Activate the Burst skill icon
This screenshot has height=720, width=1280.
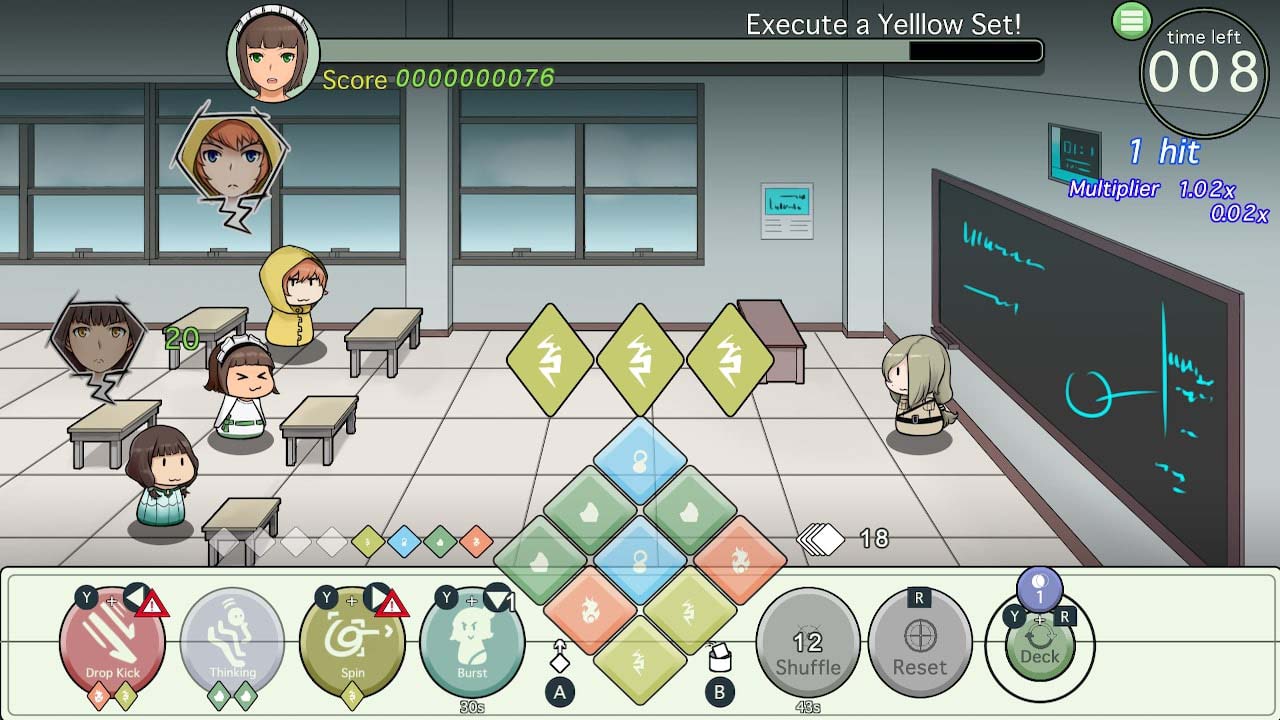(x=473, y=640)
